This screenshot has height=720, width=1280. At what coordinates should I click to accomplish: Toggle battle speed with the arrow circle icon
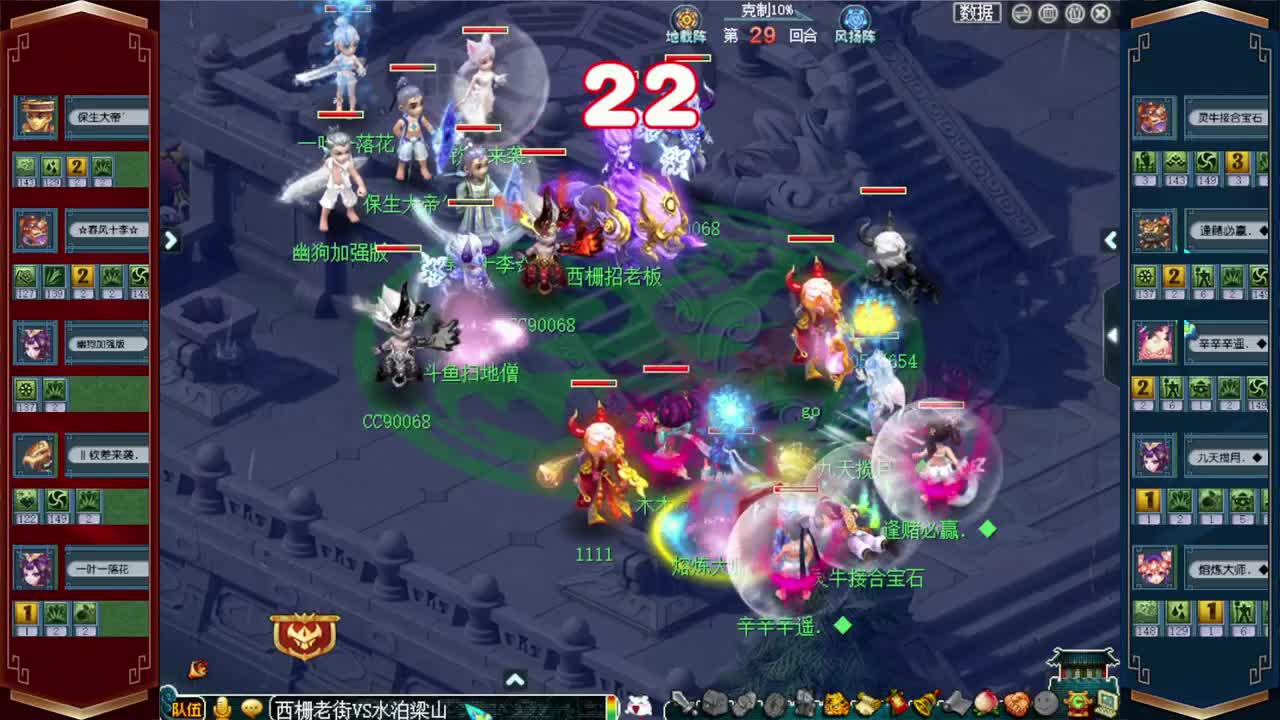(x=1022, y=12)
